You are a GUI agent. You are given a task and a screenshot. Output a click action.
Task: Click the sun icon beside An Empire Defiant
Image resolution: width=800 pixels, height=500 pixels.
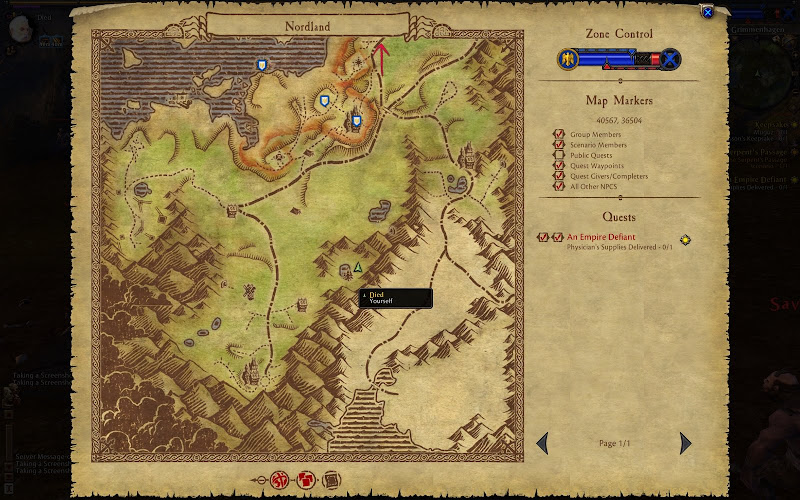(685, 240)
